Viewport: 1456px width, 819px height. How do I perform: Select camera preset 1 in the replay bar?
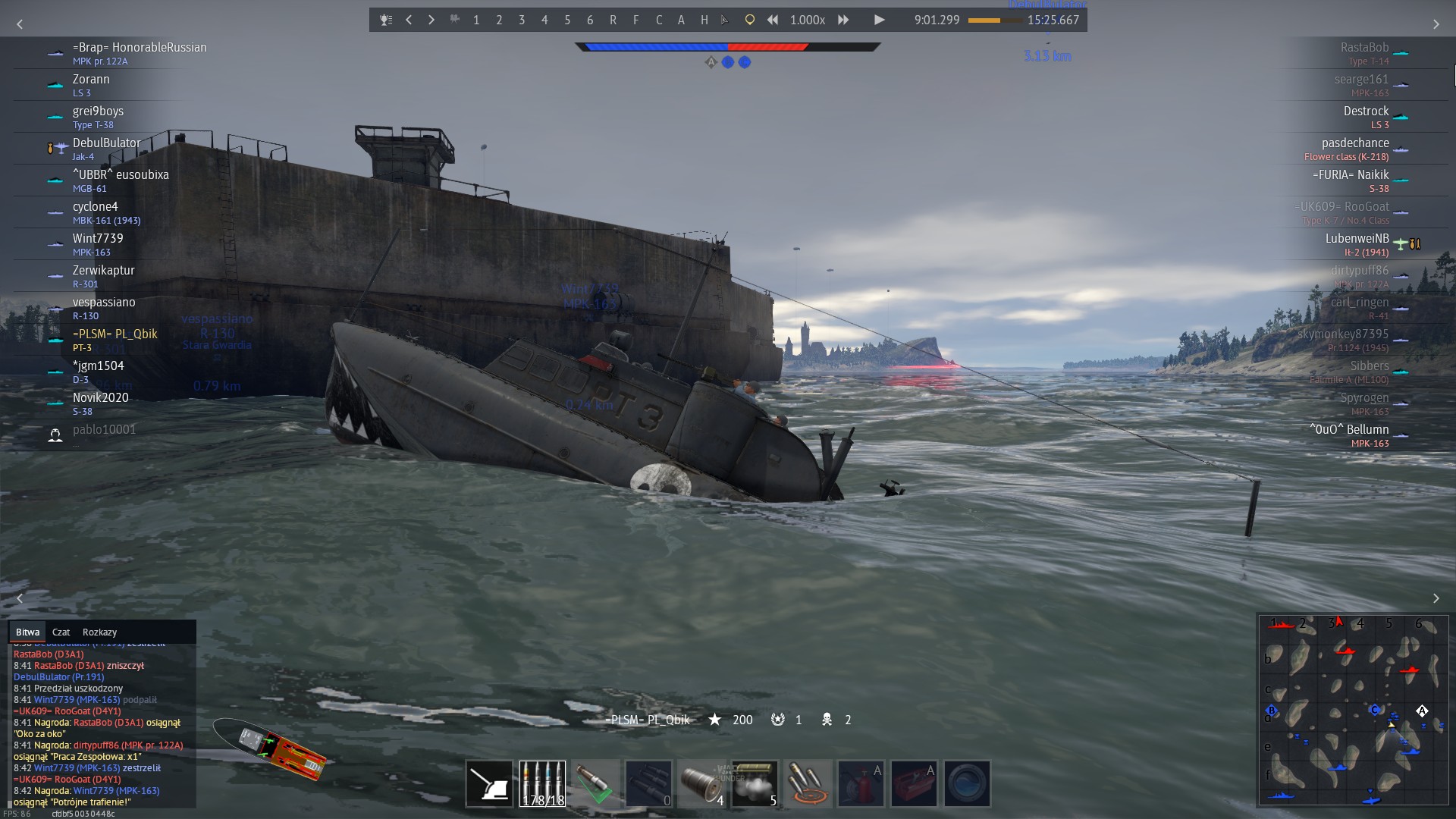[x=476, y=20]
